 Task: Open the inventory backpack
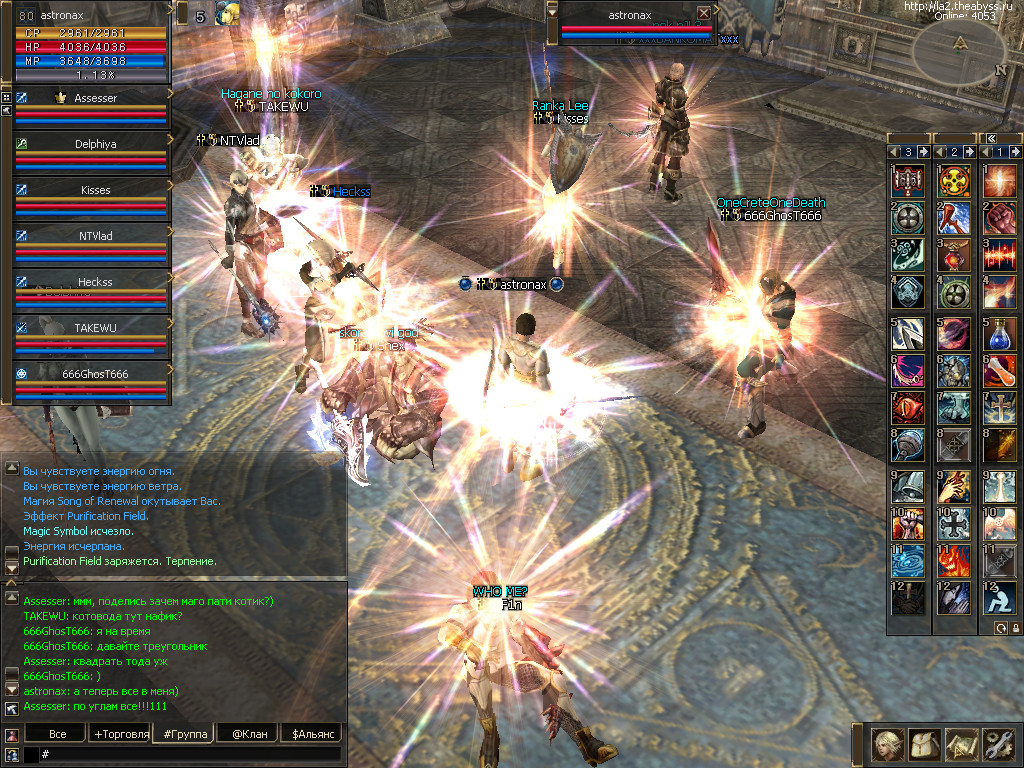pyautogui.click(x=922, y=745)
